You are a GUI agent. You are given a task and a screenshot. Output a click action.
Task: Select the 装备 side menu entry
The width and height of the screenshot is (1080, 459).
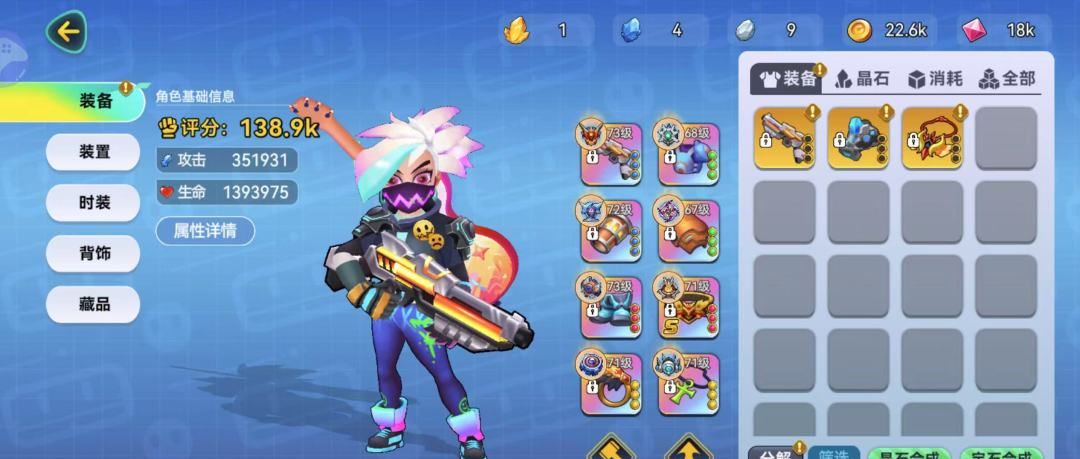[95, 101]
